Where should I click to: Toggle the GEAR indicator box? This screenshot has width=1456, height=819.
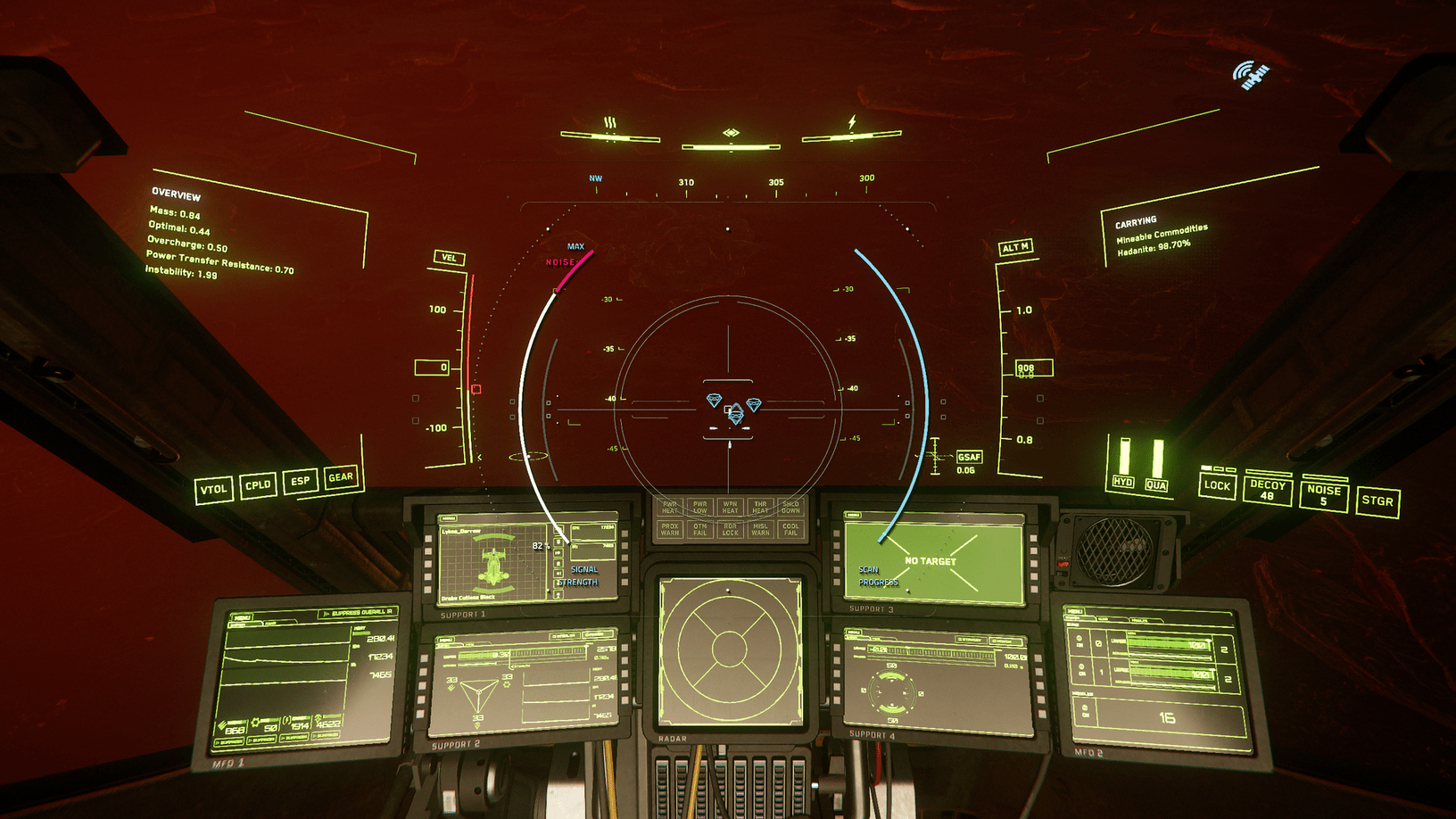click(341, 477)
